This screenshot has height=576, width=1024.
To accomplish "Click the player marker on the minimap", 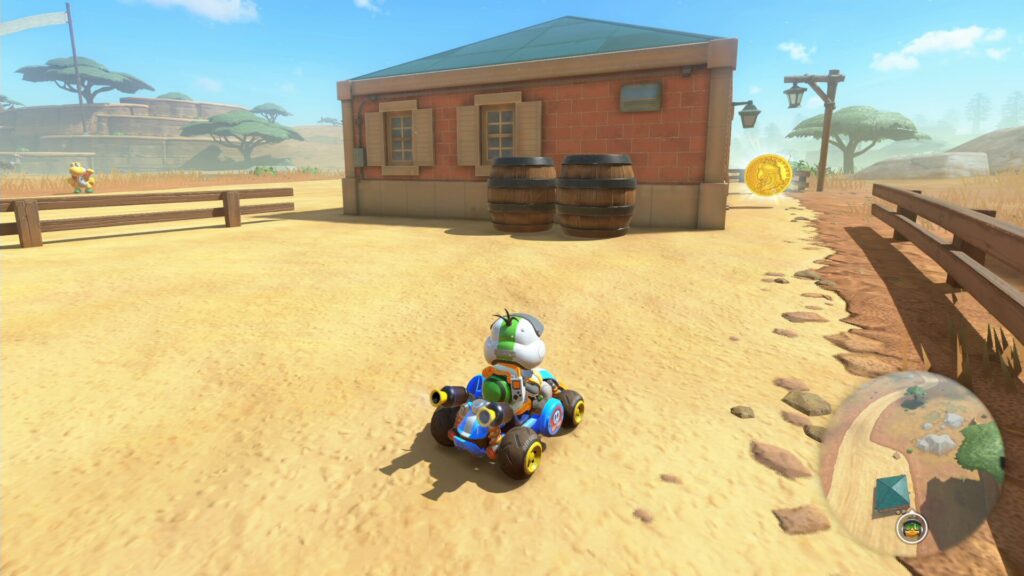I will point(911,527).
